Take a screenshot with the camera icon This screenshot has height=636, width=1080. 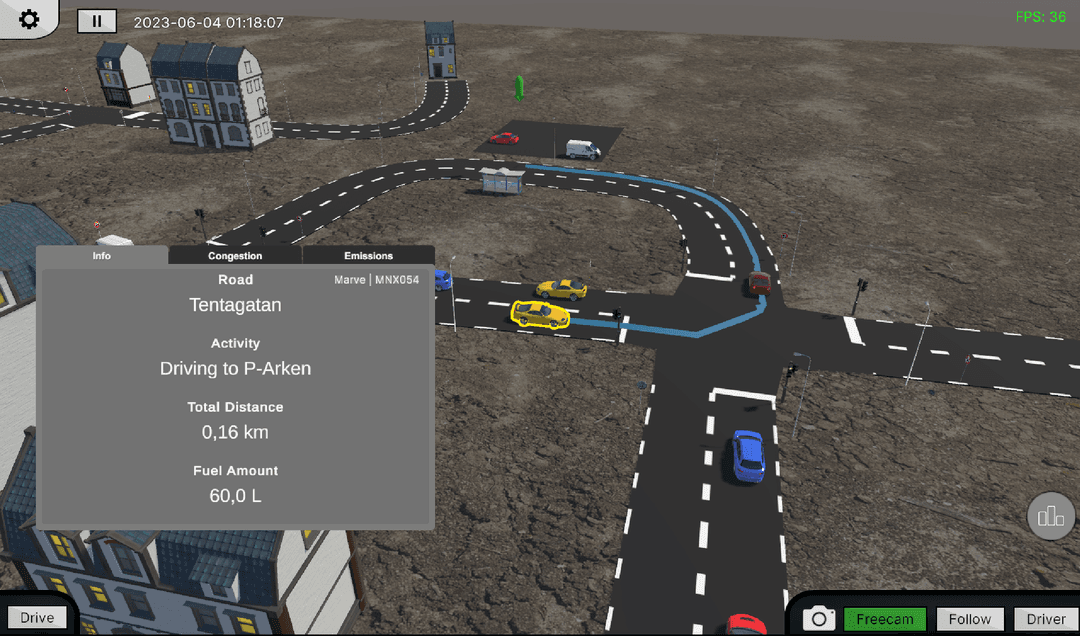click(x=819, y=618)
